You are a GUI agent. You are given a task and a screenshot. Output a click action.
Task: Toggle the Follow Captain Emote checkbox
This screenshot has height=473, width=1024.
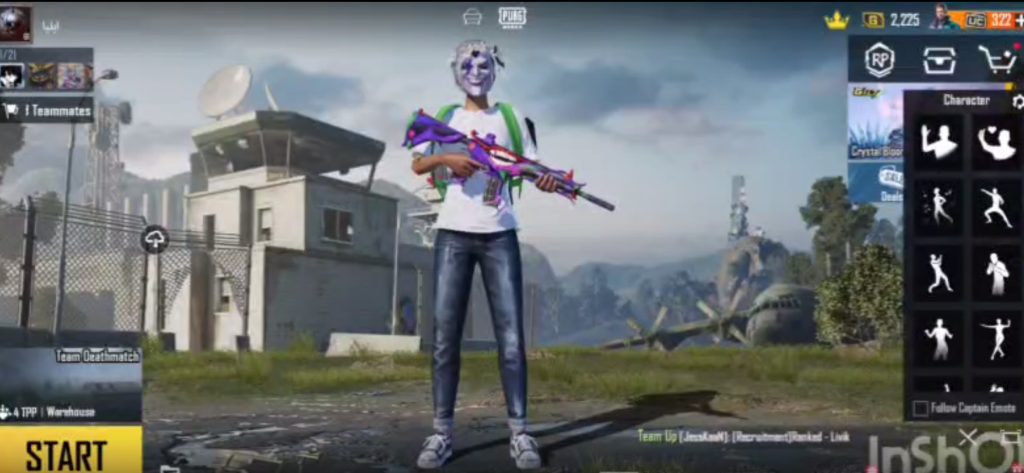point(920,408)
